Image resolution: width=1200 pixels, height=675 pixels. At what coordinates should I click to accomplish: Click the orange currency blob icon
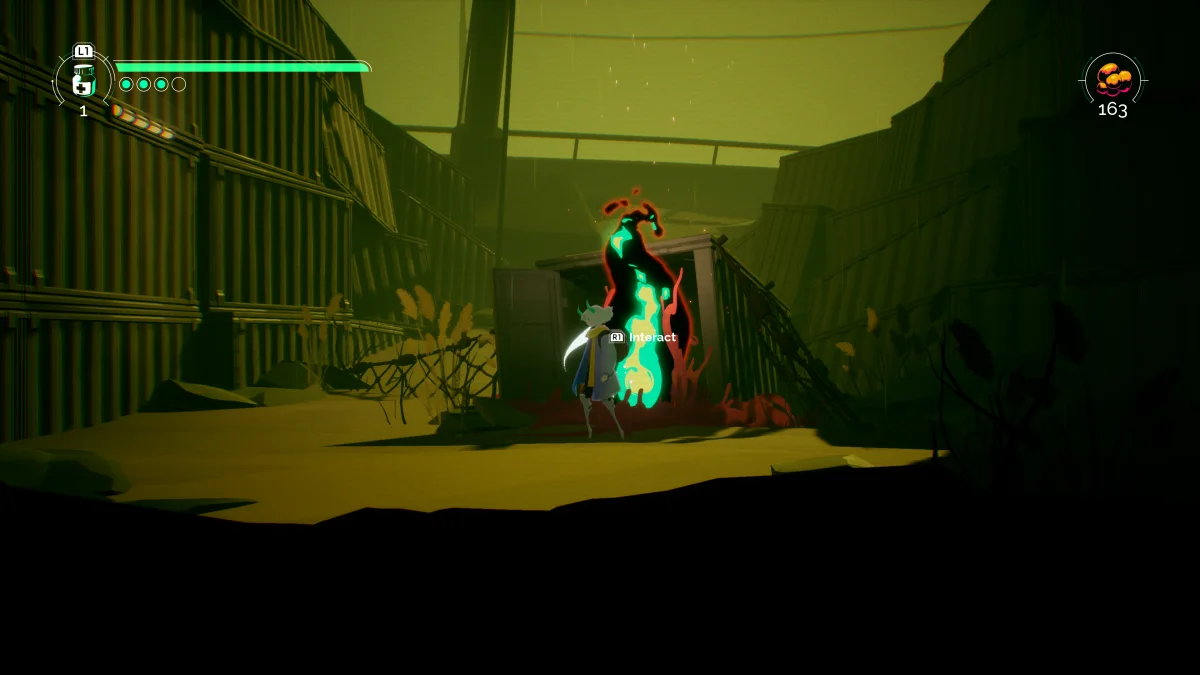click(1113, 78)
